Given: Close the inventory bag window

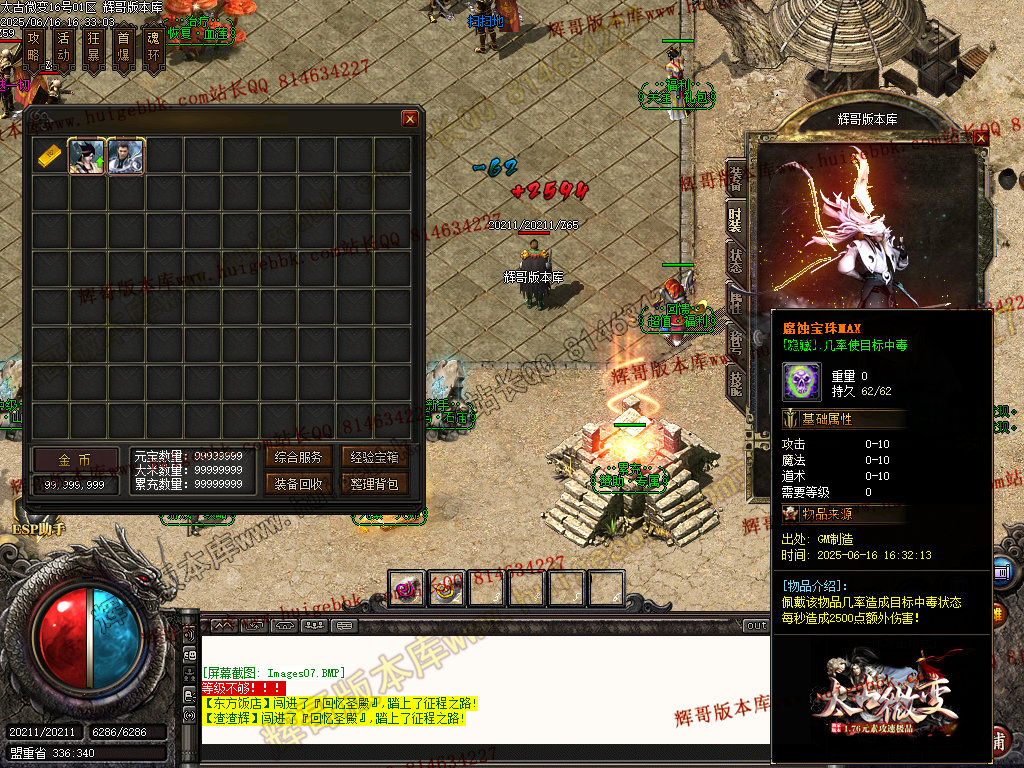Looking at the screenshot, I should [x=410, y=119].
